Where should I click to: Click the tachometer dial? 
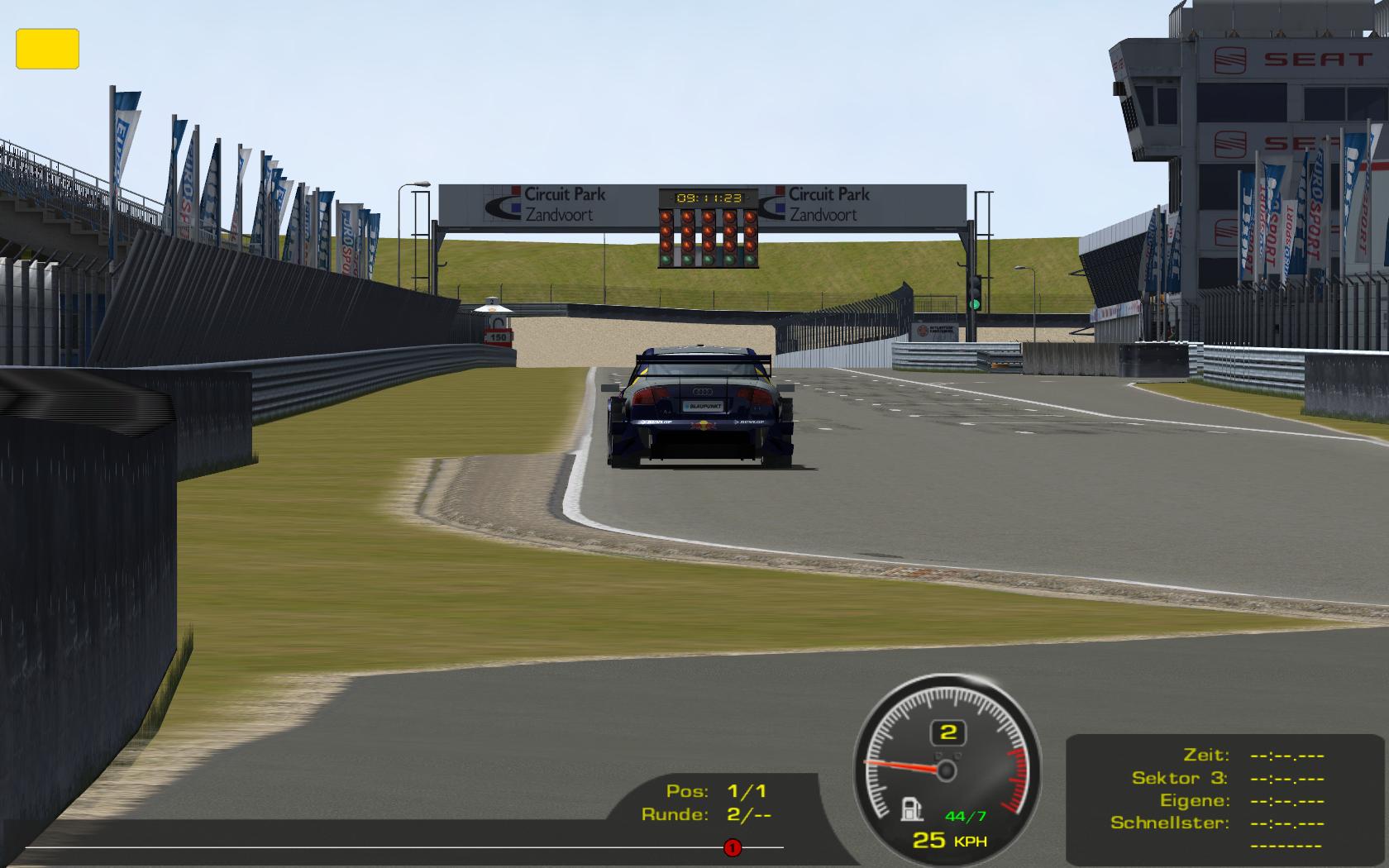click(x=947, y=769)
